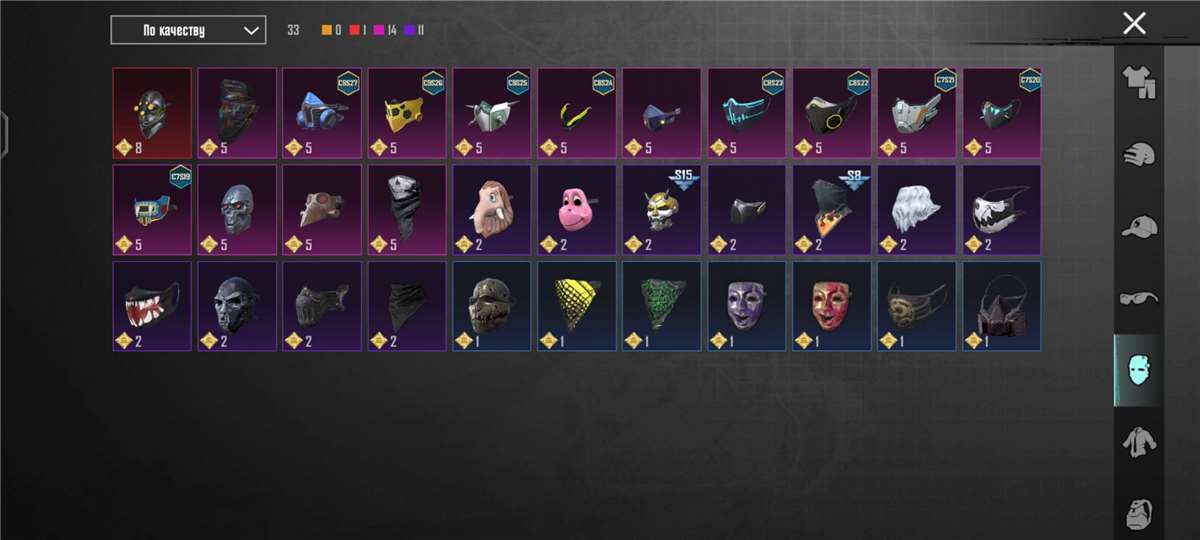
Task: Switch to the sunglasses category tab
Action: coord(1138,298)
